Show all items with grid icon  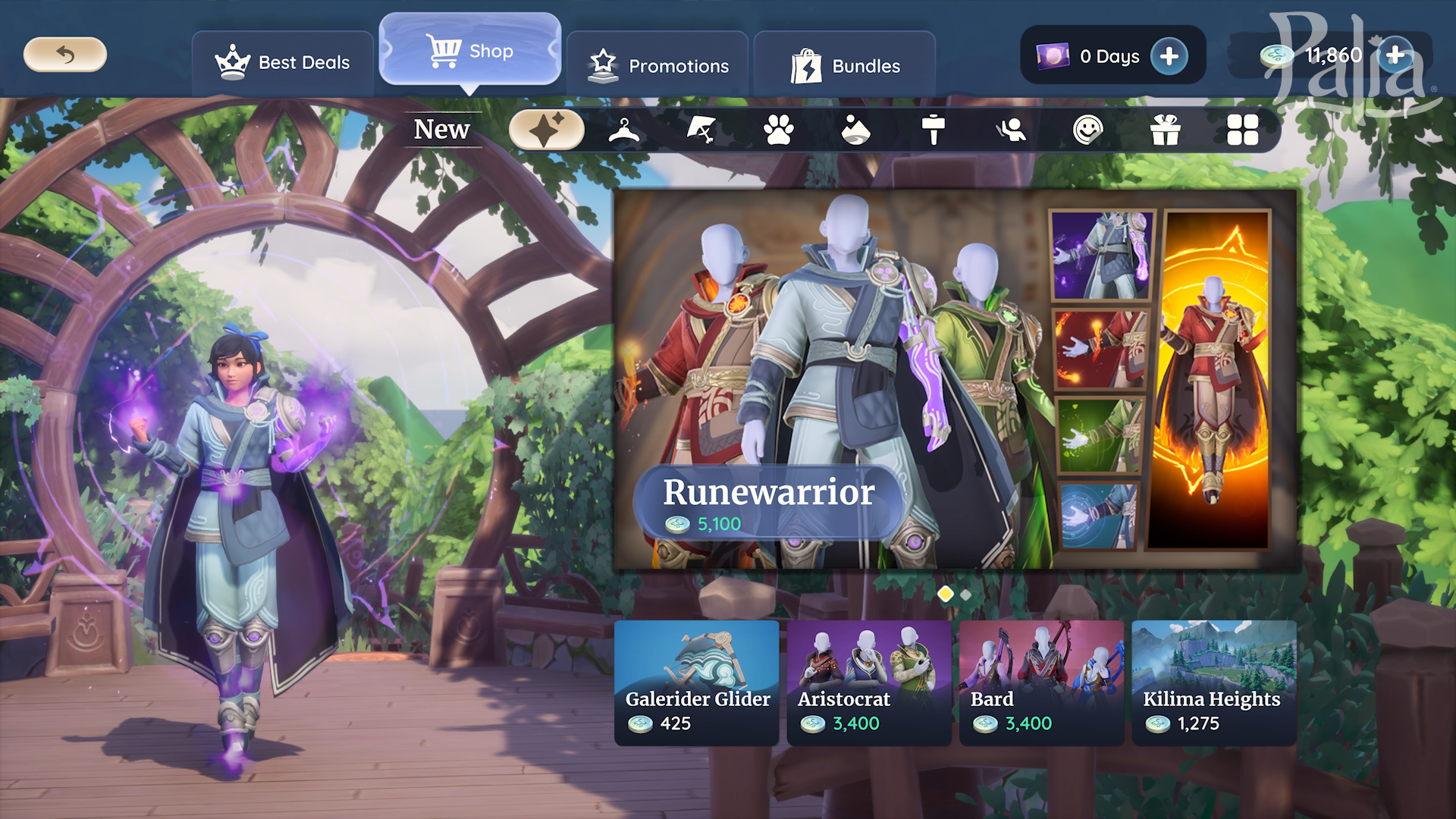coord(1242,130)
